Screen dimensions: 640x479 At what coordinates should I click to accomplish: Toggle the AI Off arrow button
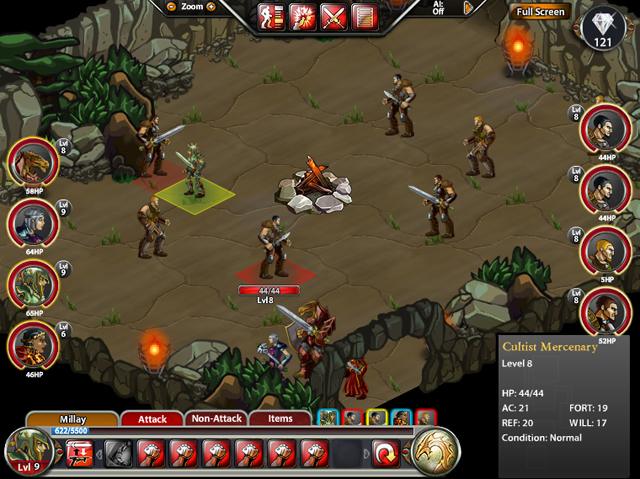pos(468,8)
